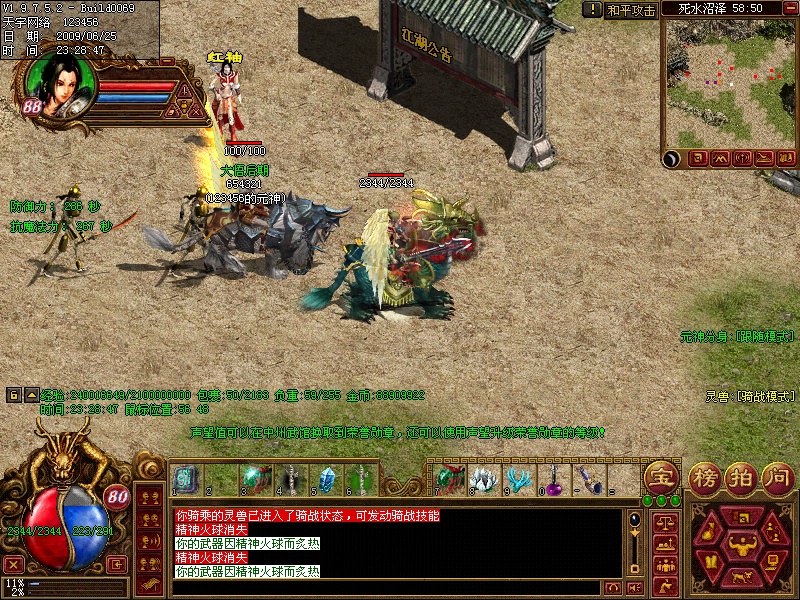Use the blue crystal in hotbar slot 5
Screen dimensions: 800x600
pyautogui.click(x=326, y=480)
